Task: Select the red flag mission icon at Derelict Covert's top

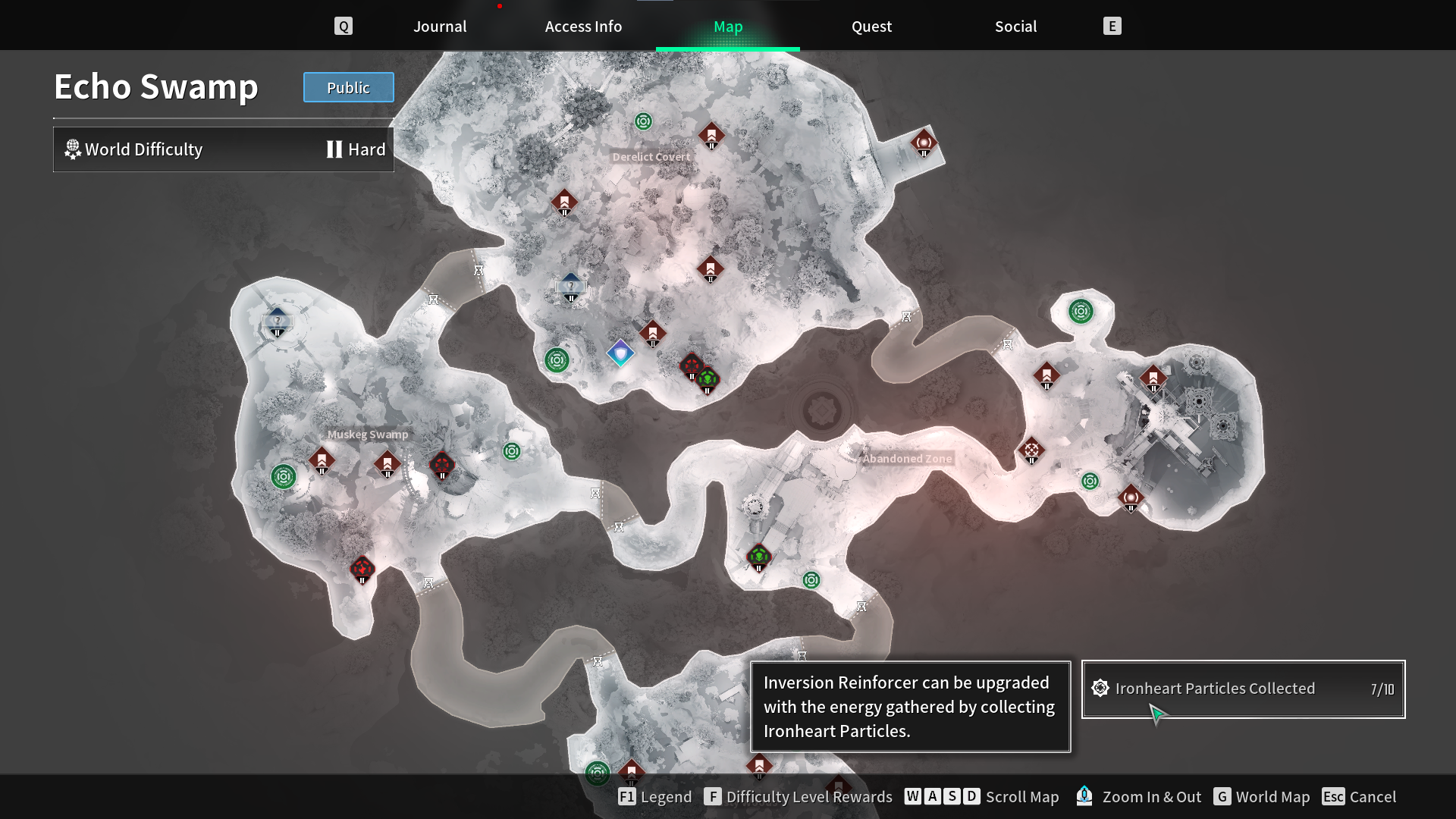Action: [x=711, y=135]
